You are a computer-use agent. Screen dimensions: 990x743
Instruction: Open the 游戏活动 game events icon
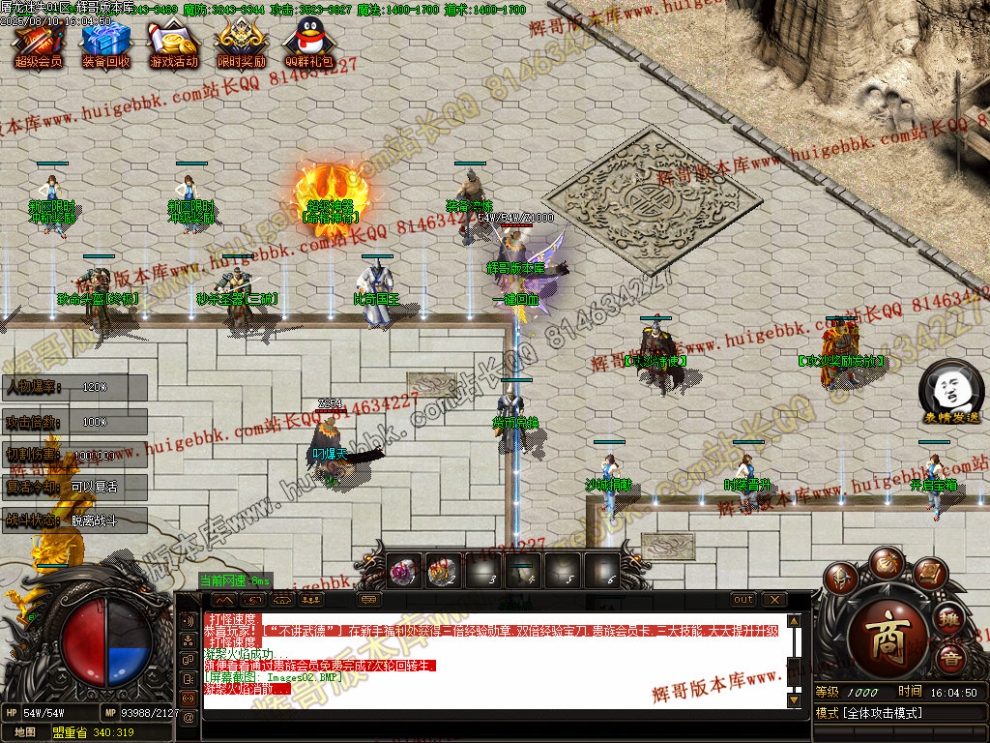point(173,45)
